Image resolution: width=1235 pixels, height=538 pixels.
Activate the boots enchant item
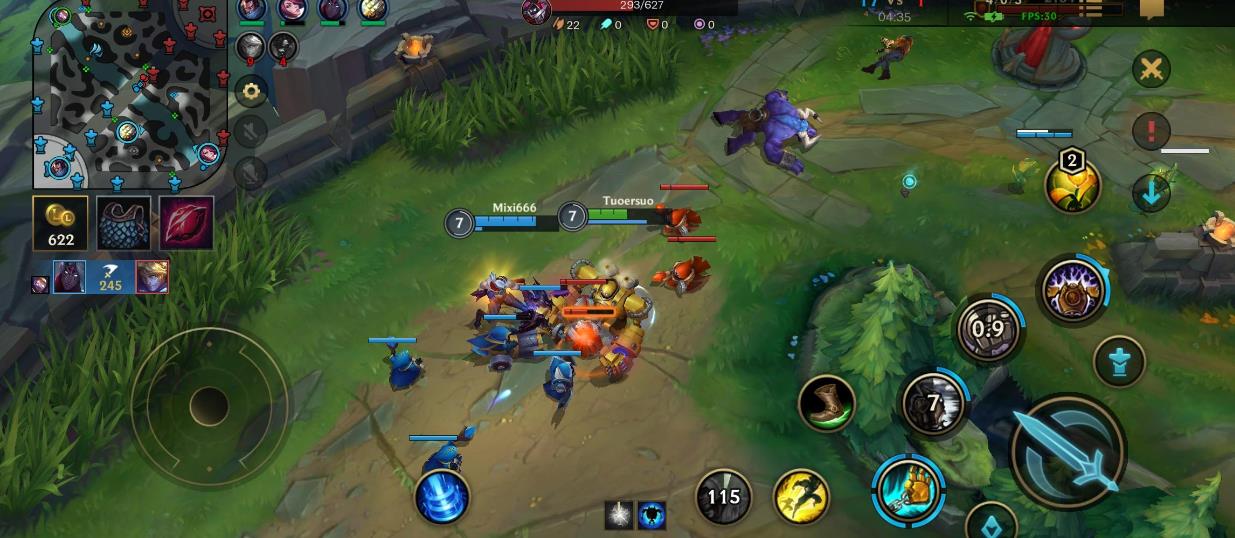[827, 403]
